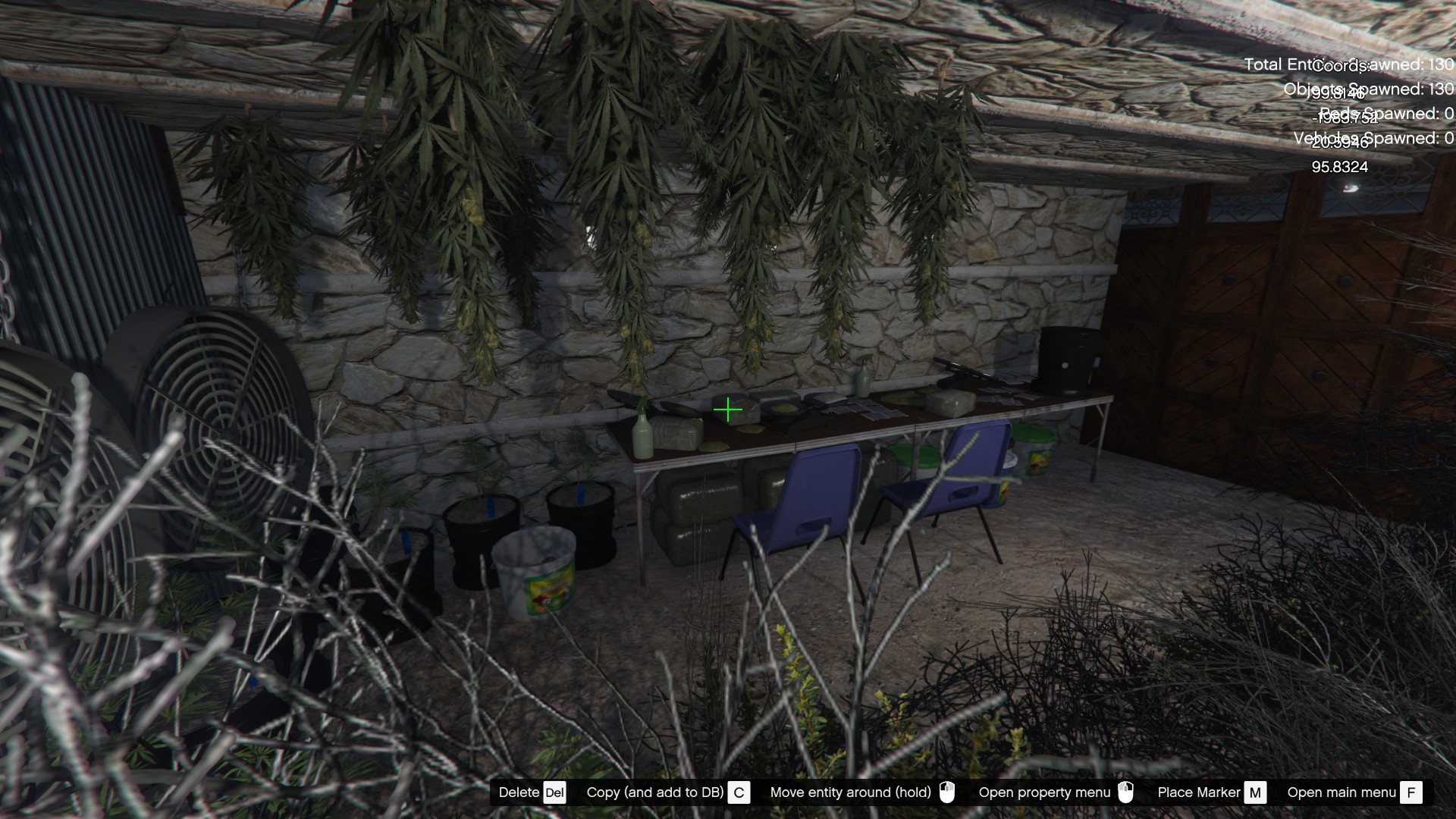Click the Move entity around (hold) label
This screenshot has height=819, width=1456.
point(852,792)
